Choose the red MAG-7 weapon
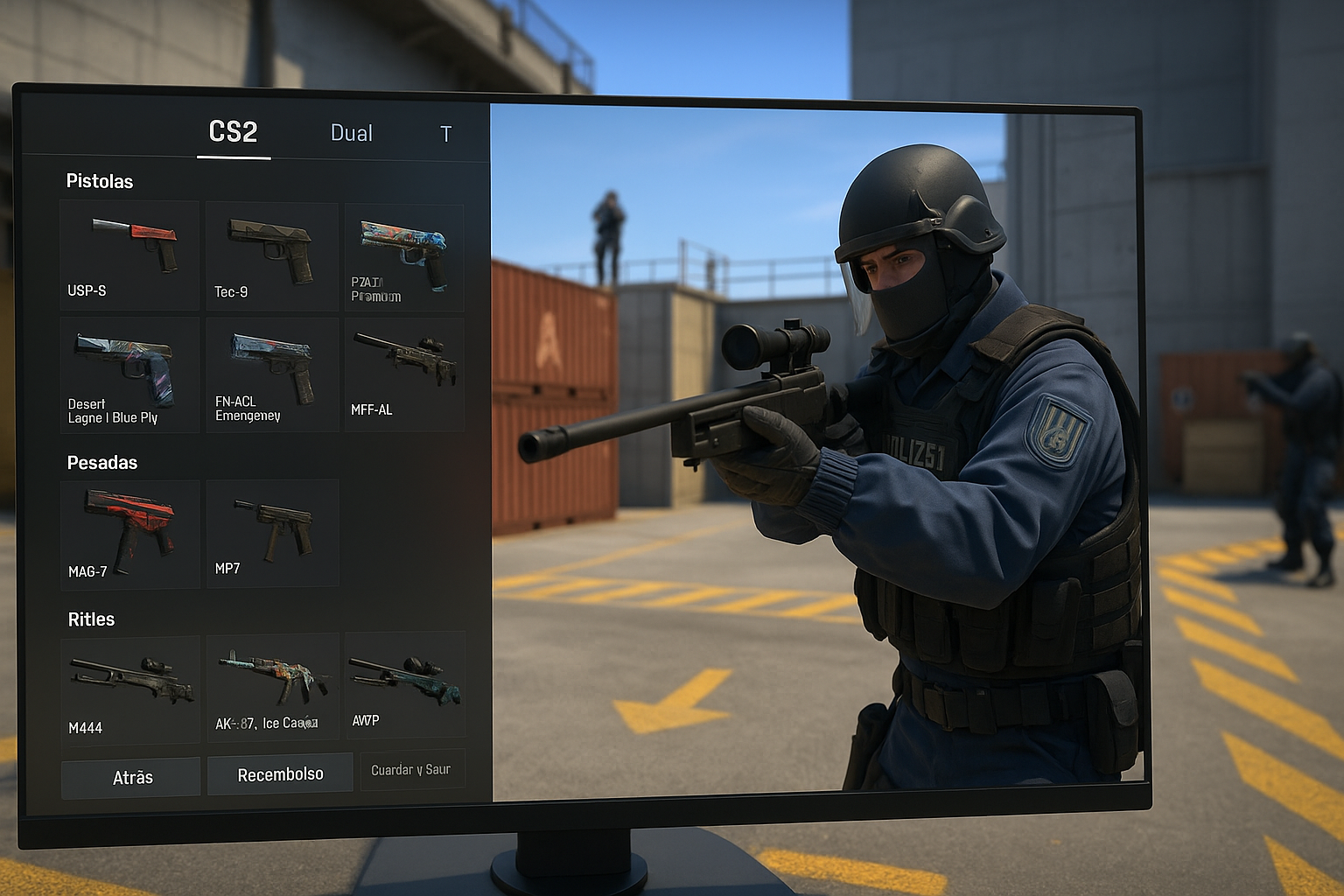 click(129, 534)
